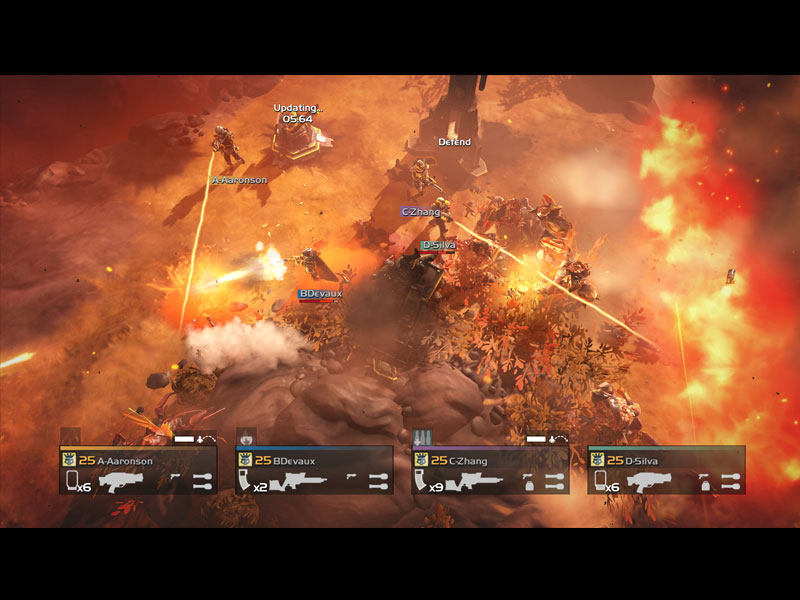Click the rank badge beside A-Aaronson
Image resolution: width=800 pixels, height=600 pixels.
click(69, 460)
